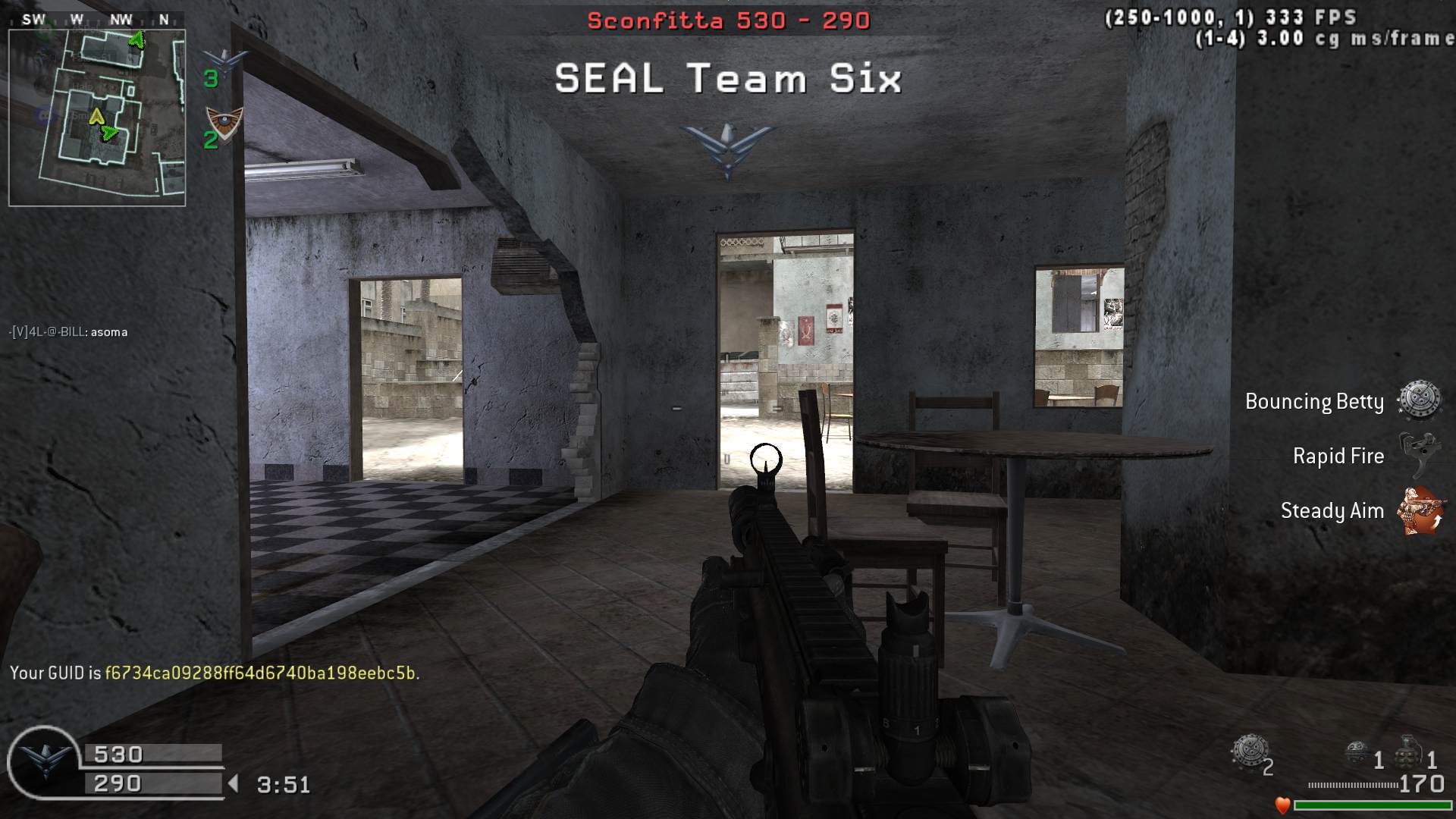The image size is (1456, 819).
Task: Click the SEAL Team Six emblem below title
Action: [x=727, y=149]
